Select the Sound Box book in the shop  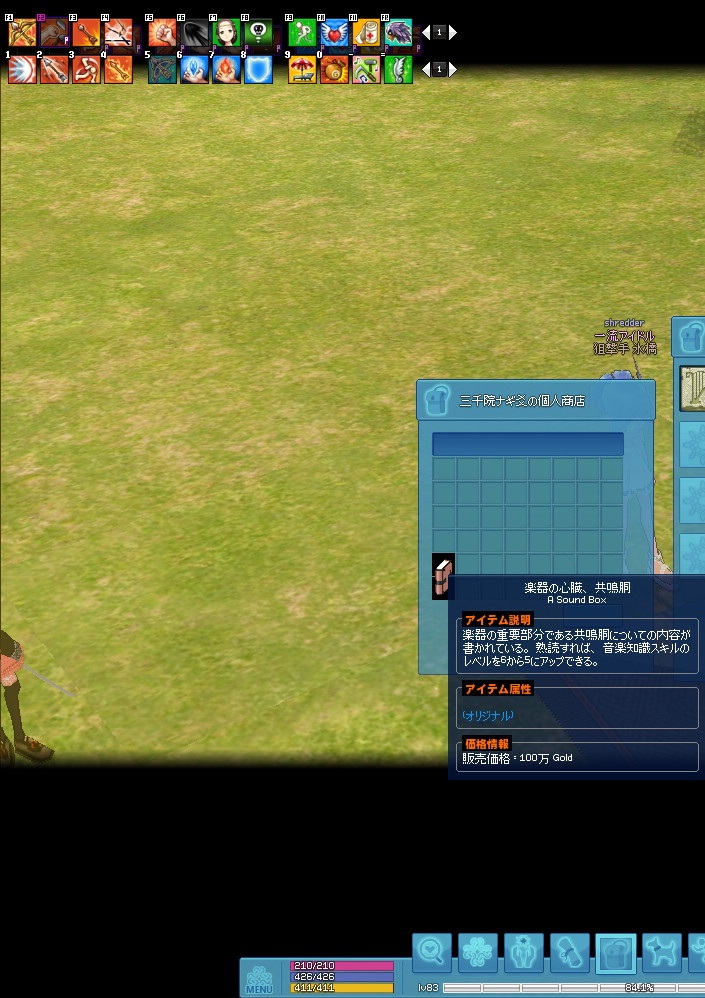443,576
